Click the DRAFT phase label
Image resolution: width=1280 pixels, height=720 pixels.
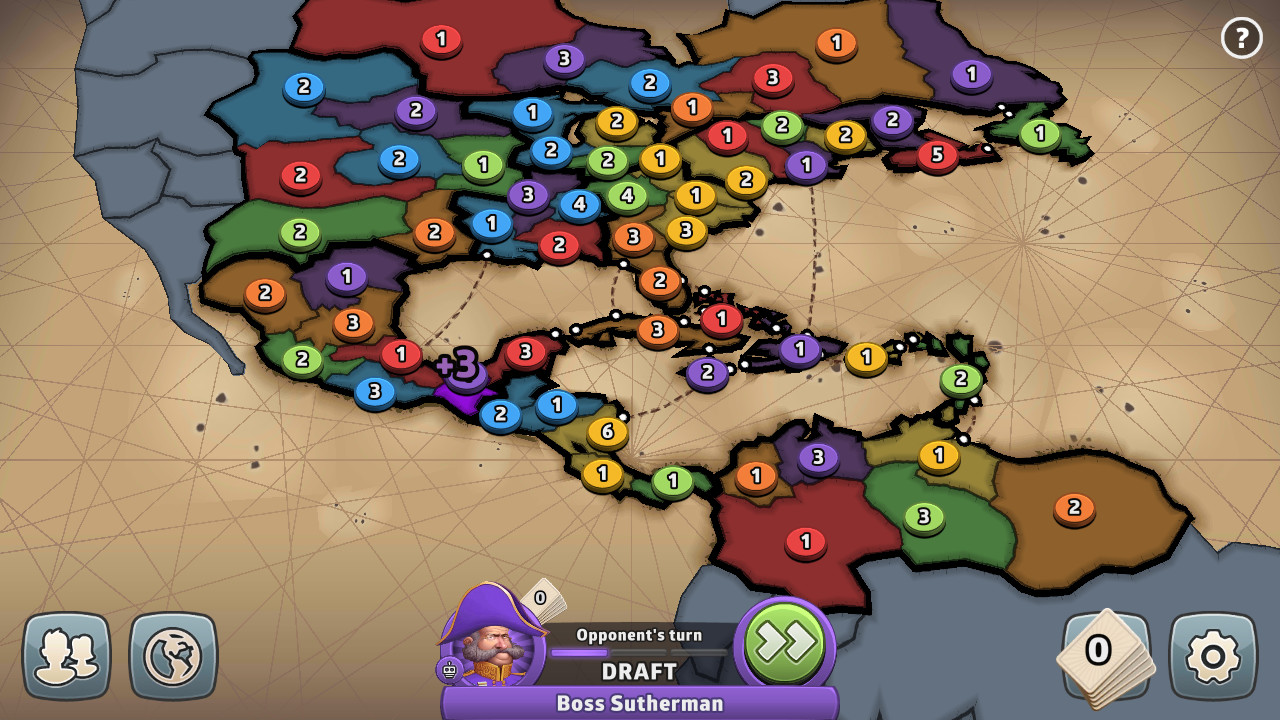point(637,672)
